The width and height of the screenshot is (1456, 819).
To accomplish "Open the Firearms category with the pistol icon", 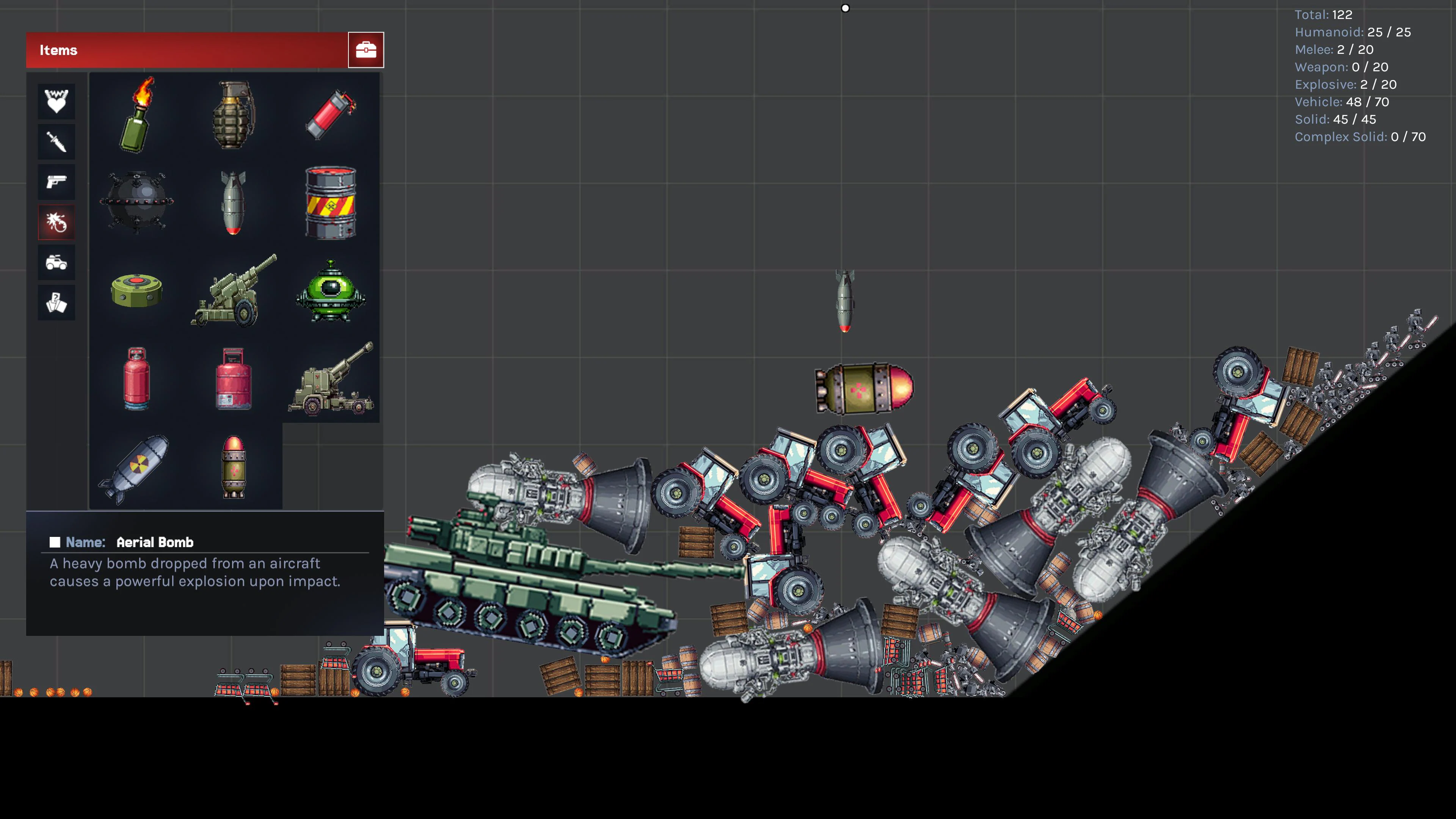I will pos(56,182).
